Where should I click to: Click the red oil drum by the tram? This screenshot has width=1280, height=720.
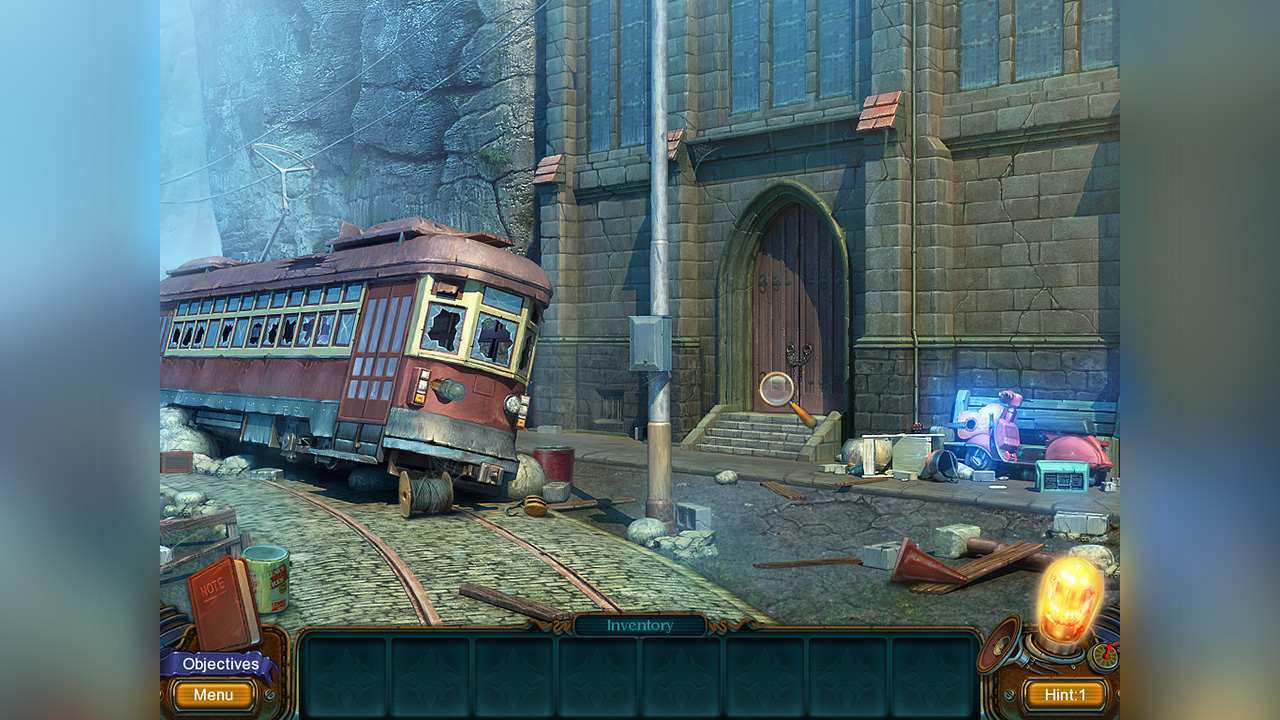point(555,465)
